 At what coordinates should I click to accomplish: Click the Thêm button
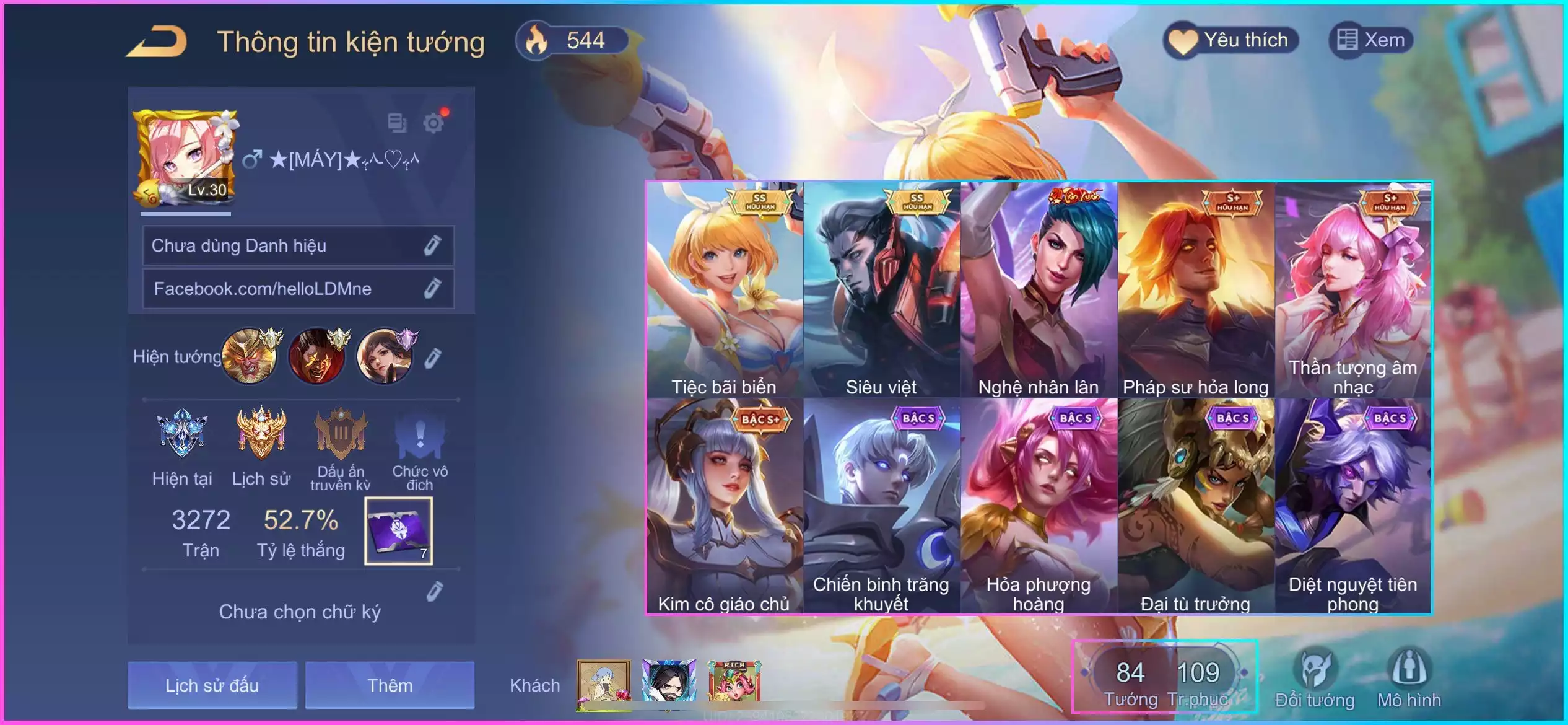tap(390, 685)
